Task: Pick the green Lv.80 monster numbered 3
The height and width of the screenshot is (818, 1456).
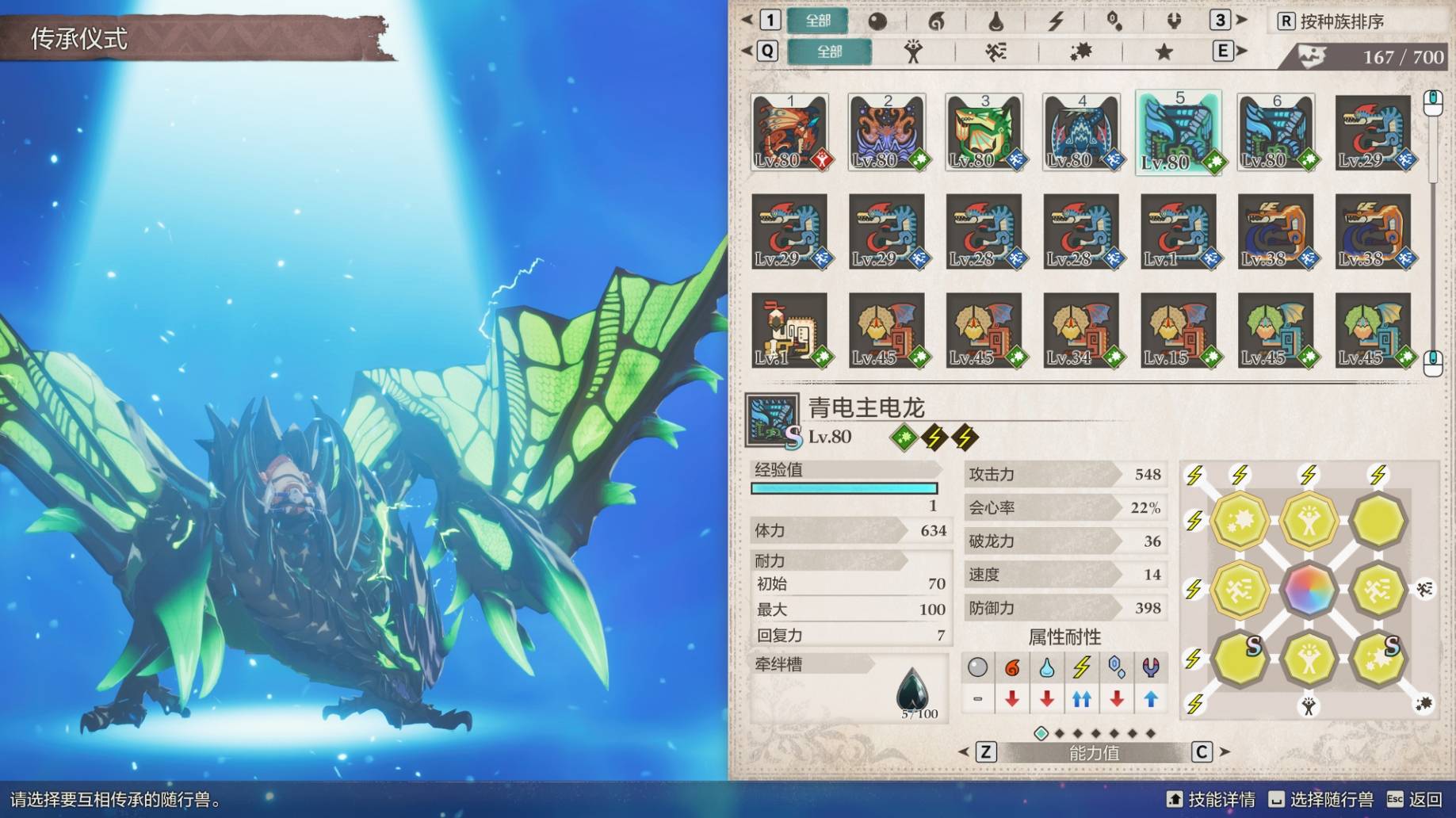Action: 984,132
